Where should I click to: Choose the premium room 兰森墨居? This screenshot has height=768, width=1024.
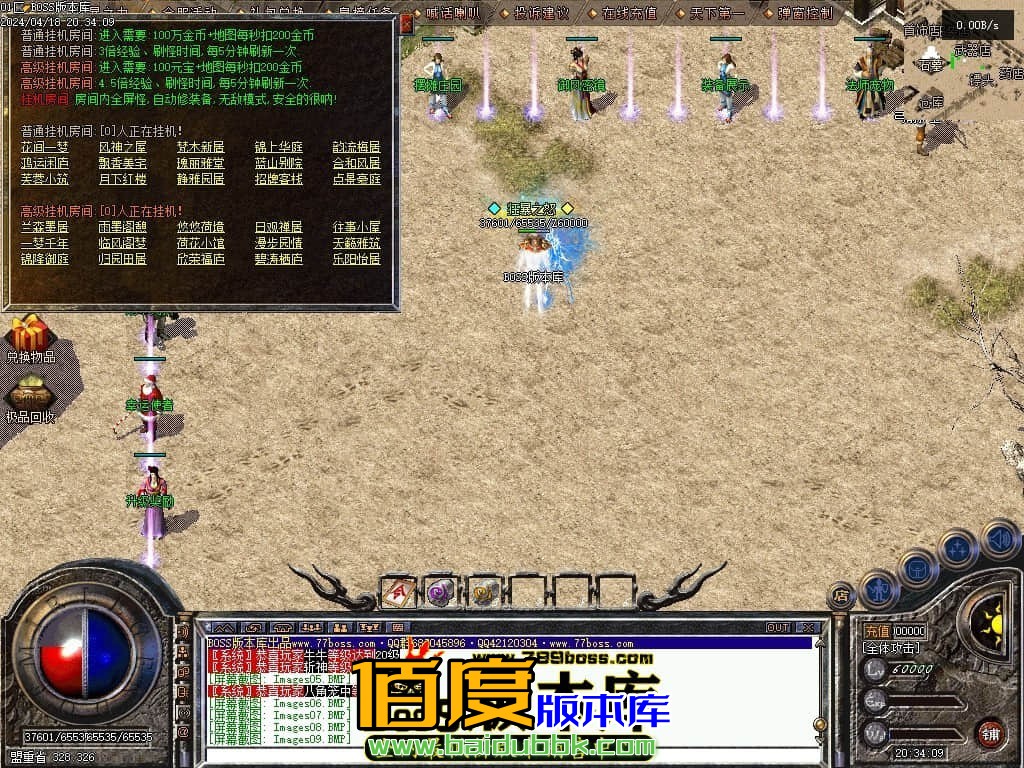tap(45, 227)
